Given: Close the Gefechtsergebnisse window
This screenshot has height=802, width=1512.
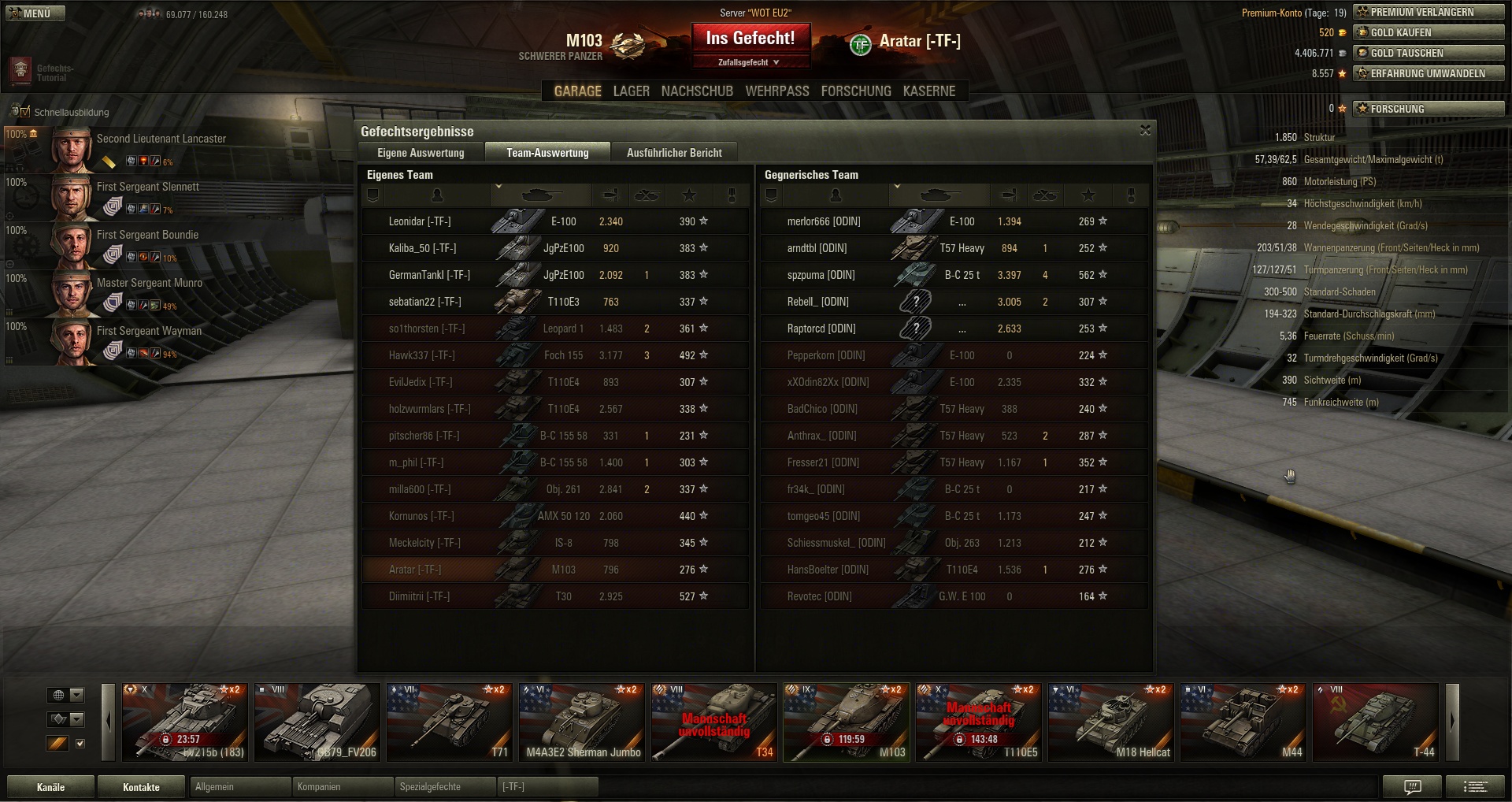Looking at the screenshot, I should (1145, 130).
